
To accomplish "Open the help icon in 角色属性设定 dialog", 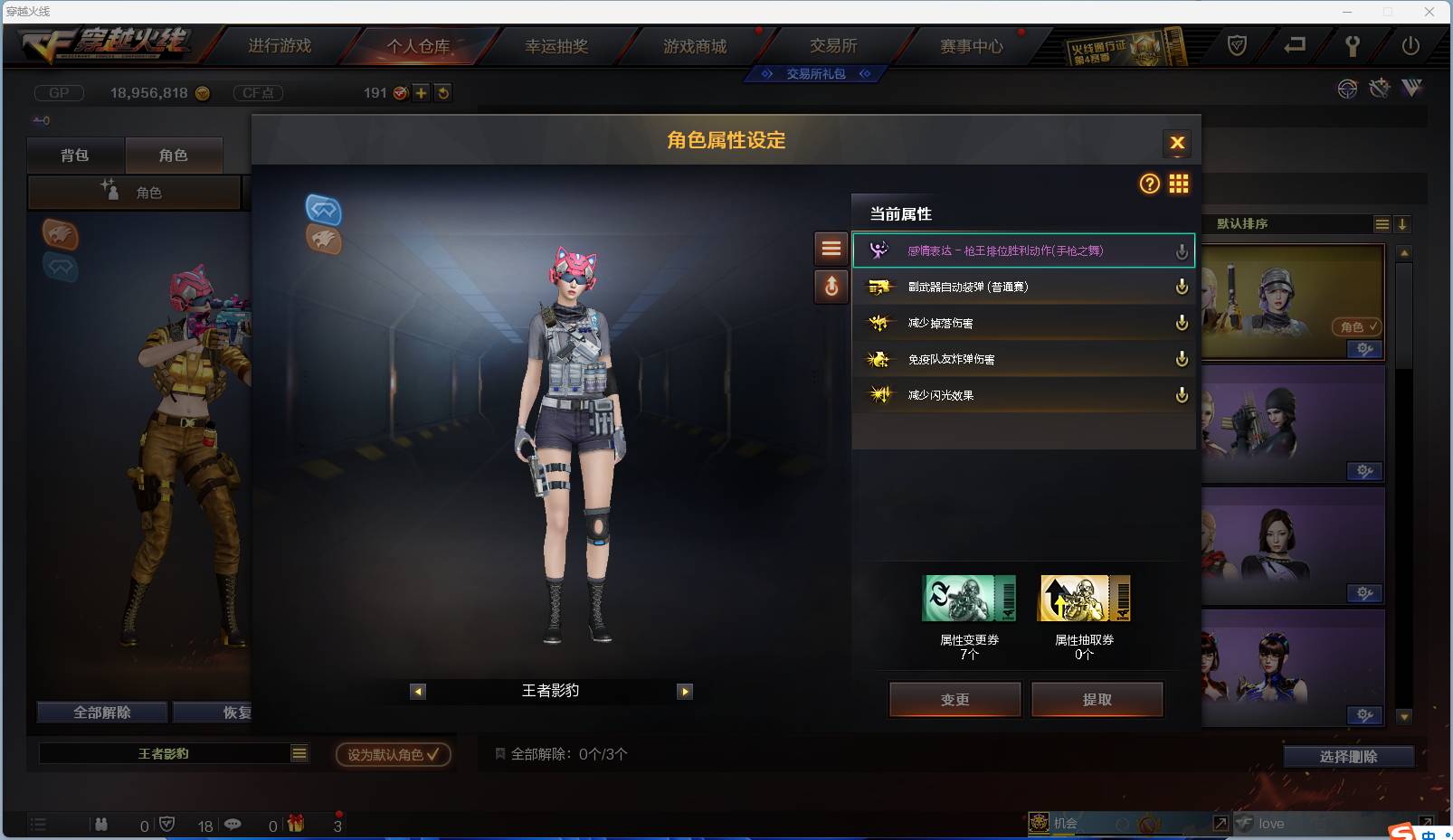I will (x=1149, y=184).
